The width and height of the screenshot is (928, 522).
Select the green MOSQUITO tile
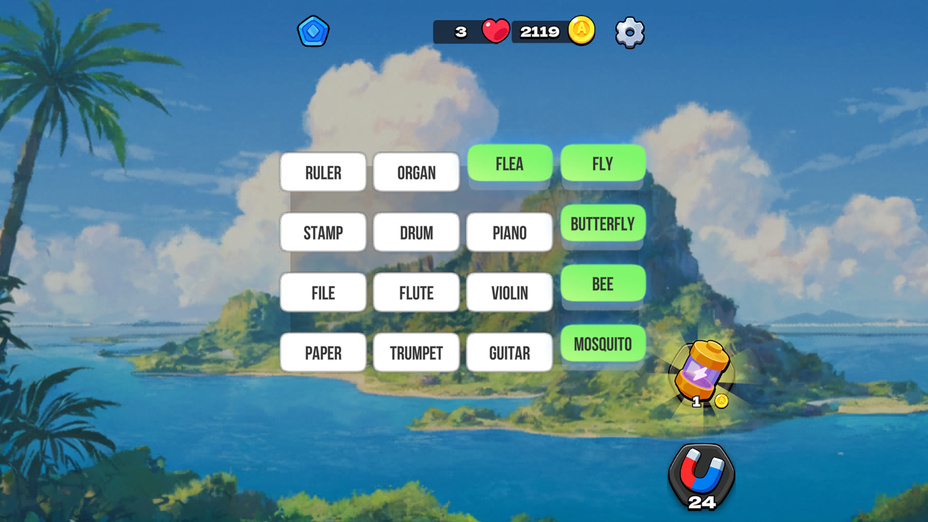coord(602,344)
